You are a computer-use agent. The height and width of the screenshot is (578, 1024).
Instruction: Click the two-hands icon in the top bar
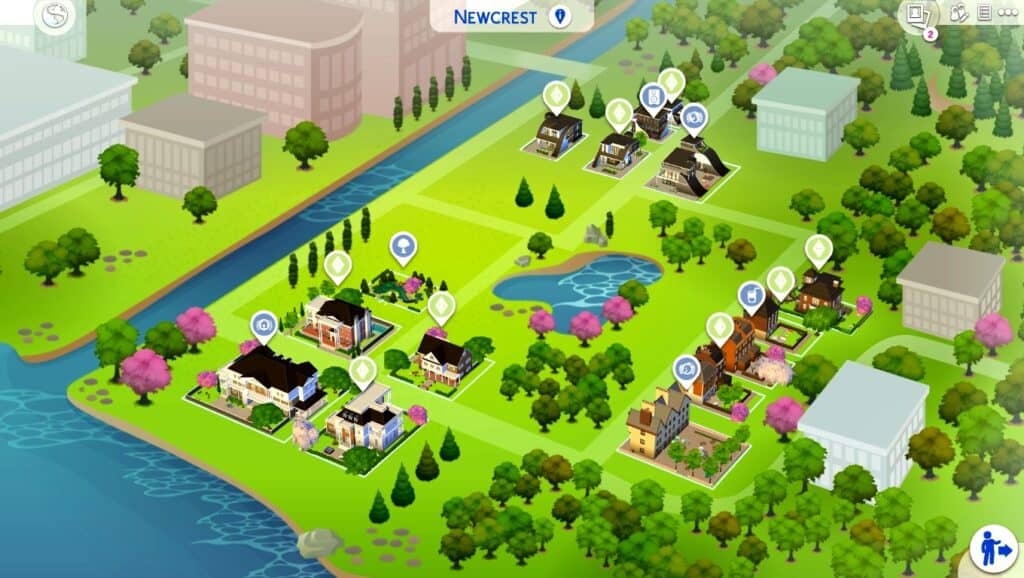958,13
